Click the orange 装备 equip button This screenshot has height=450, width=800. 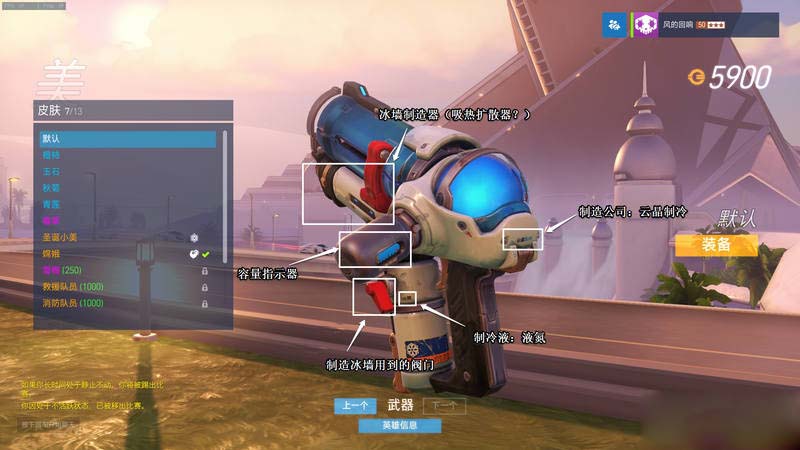pyautogui.click(x=716, y=244)
